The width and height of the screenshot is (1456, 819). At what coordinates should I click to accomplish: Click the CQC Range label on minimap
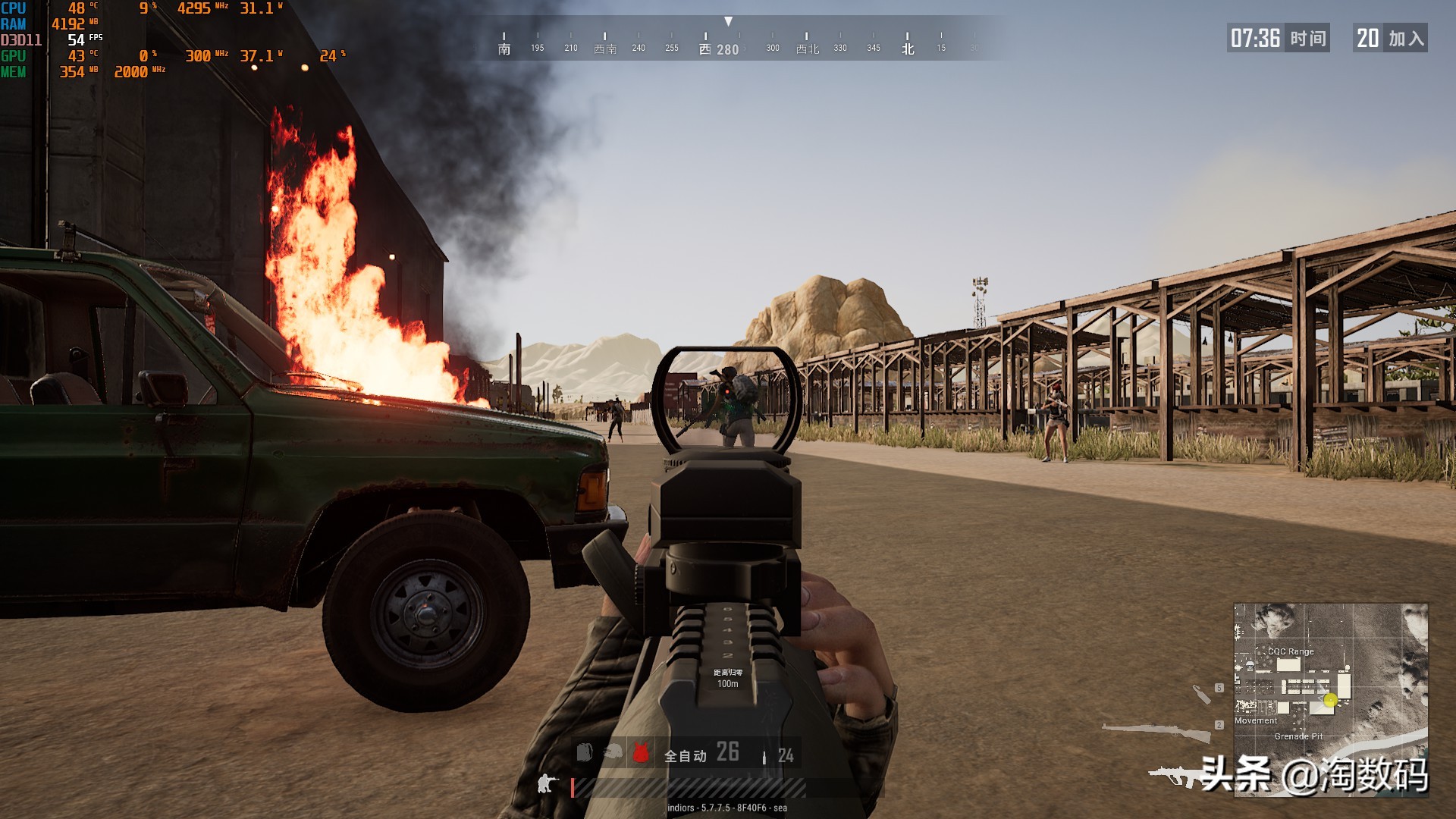point(1291,651)
